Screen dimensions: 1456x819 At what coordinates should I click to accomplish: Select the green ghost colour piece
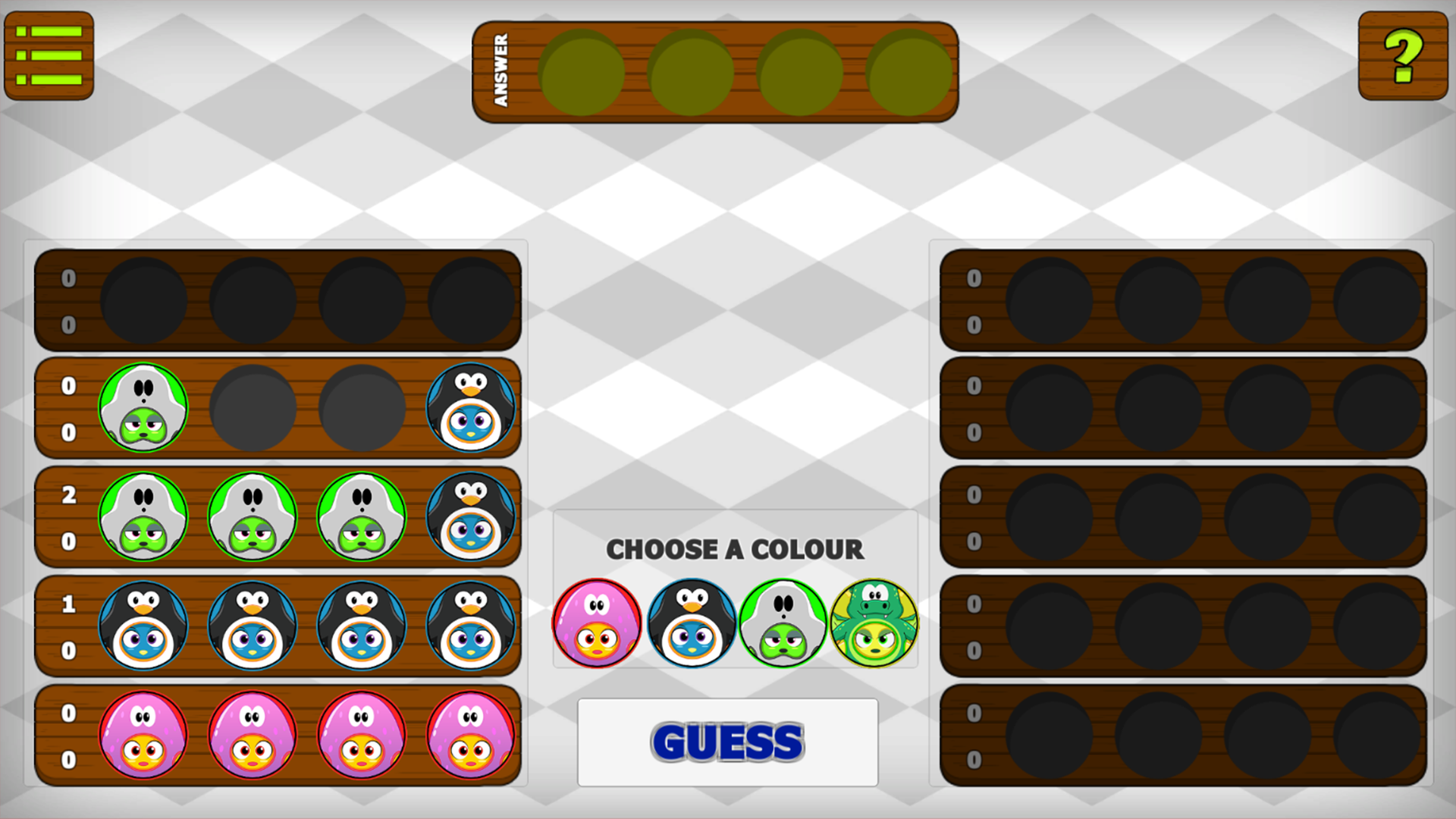click(782, 622)
